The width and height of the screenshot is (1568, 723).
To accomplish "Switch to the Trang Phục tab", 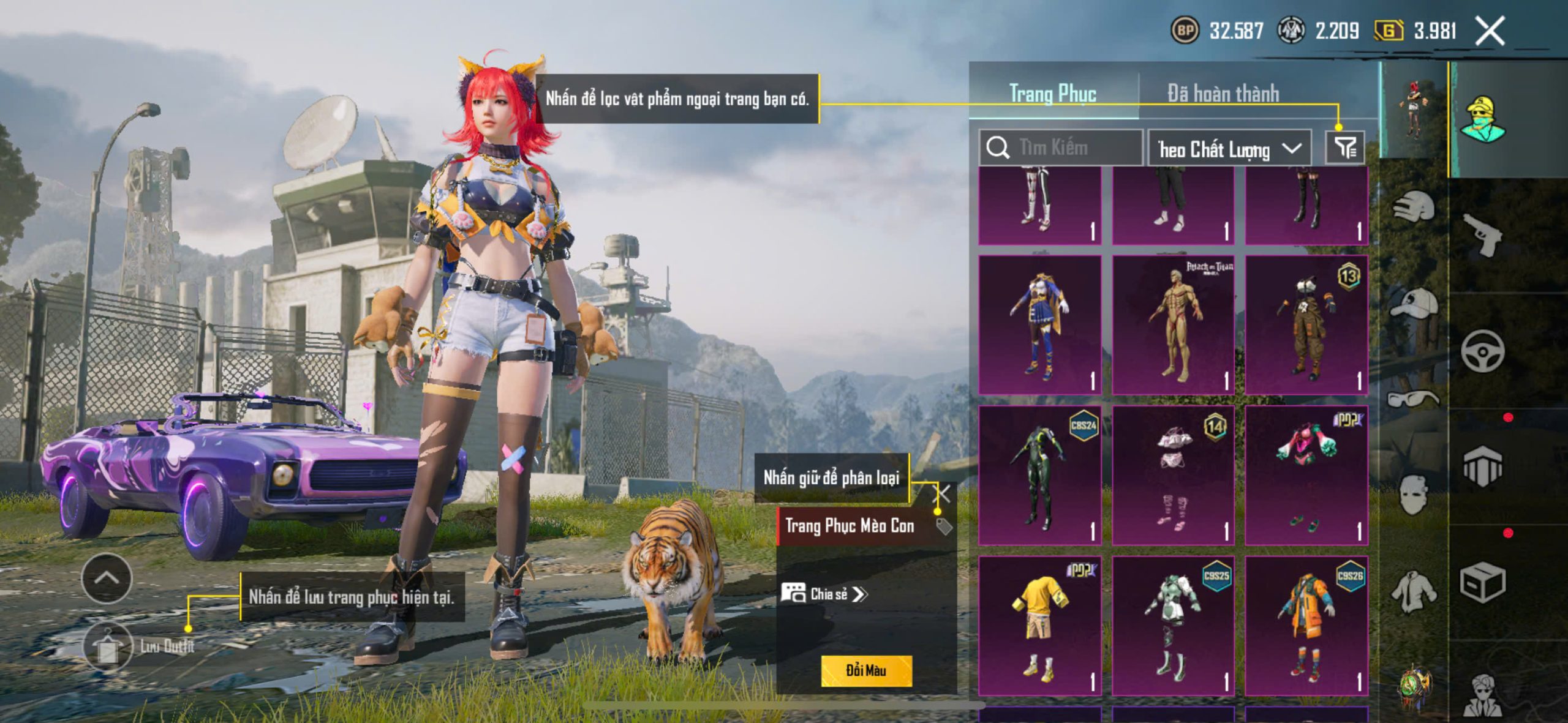I will pos(1052,94).
